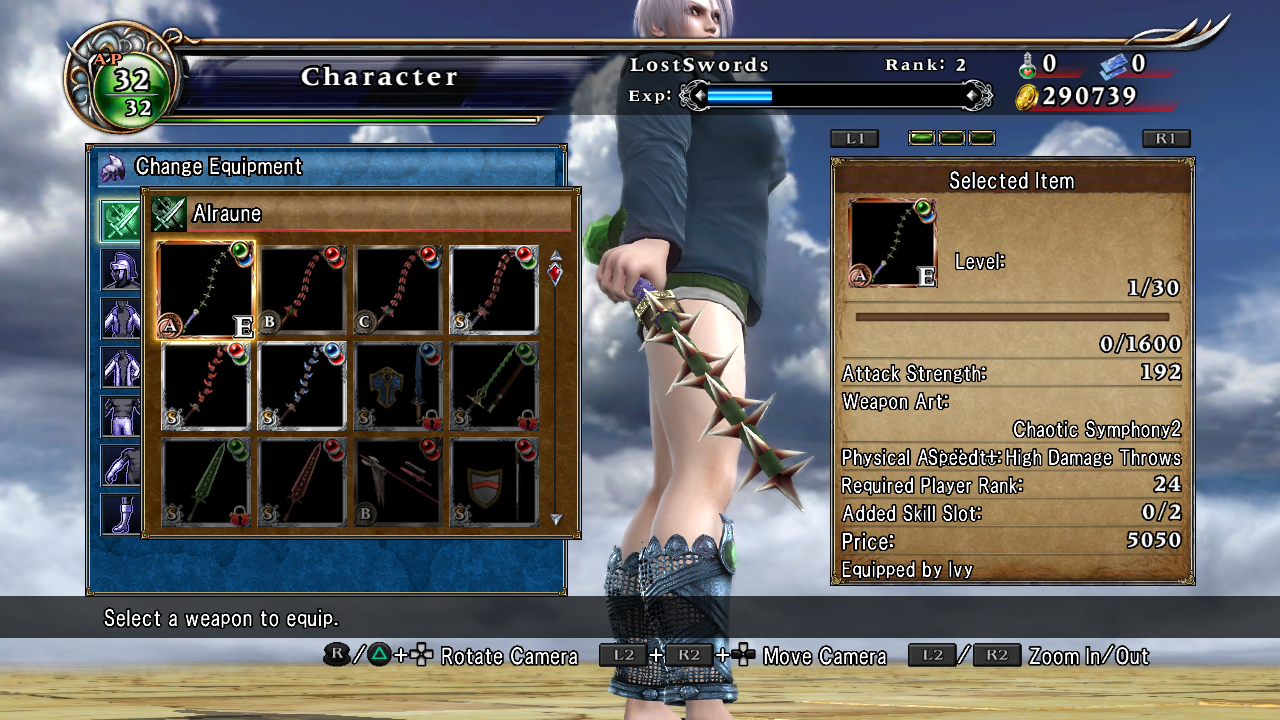Select the equipped green Alraune whip slot

206,290
